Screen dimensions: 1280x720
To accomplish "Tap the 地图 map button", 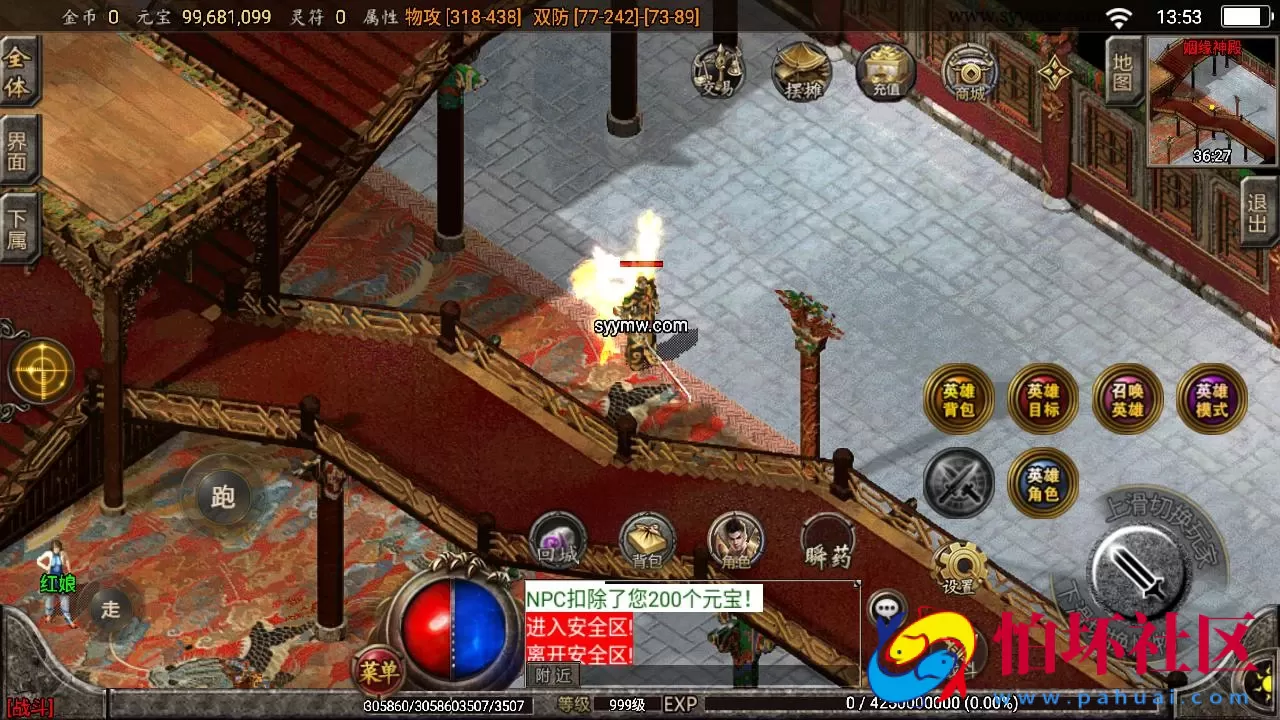I will 1123,71.
